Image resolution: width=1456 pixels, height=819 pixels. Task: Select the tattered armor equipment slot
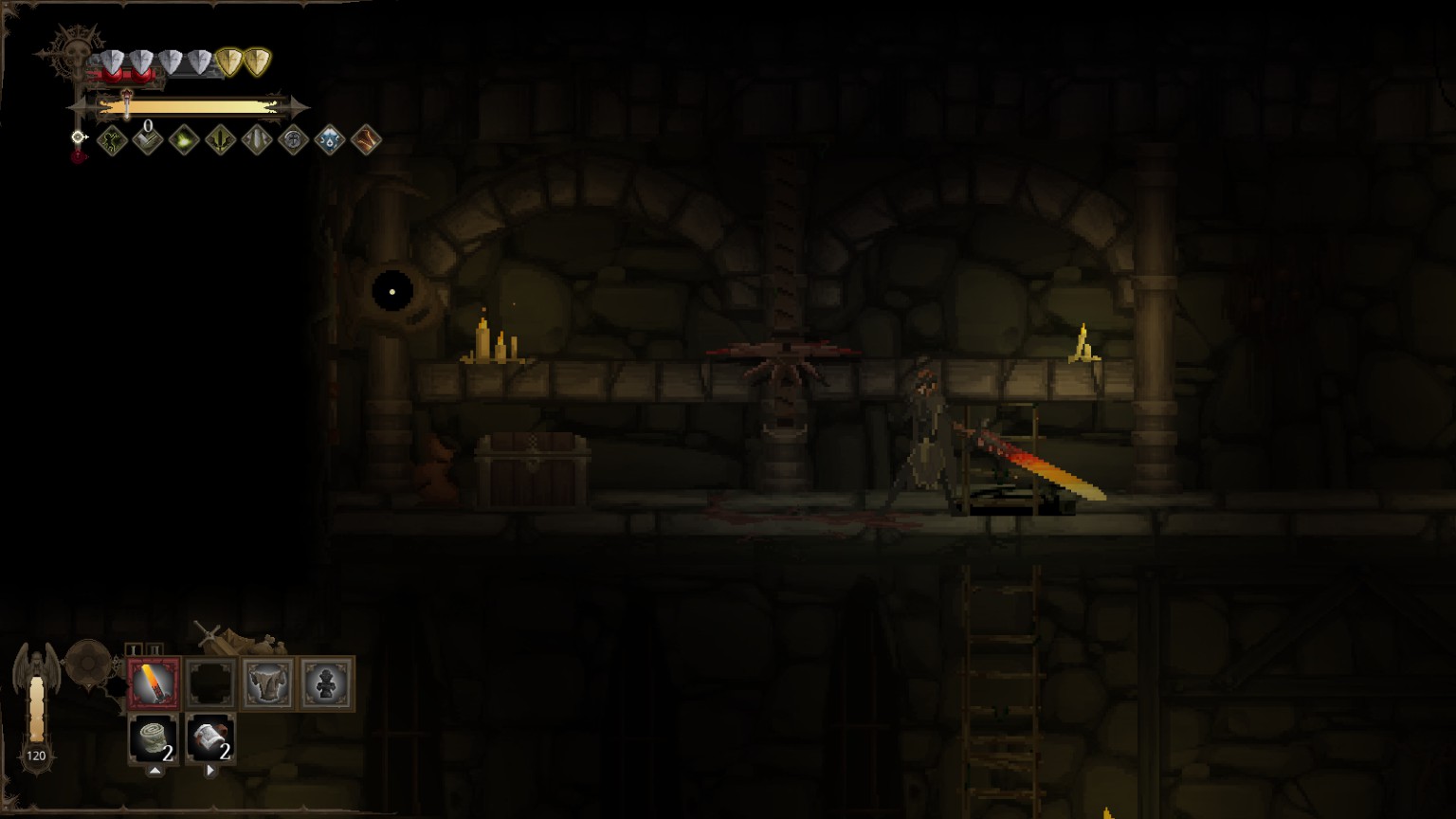coord(268,682)
